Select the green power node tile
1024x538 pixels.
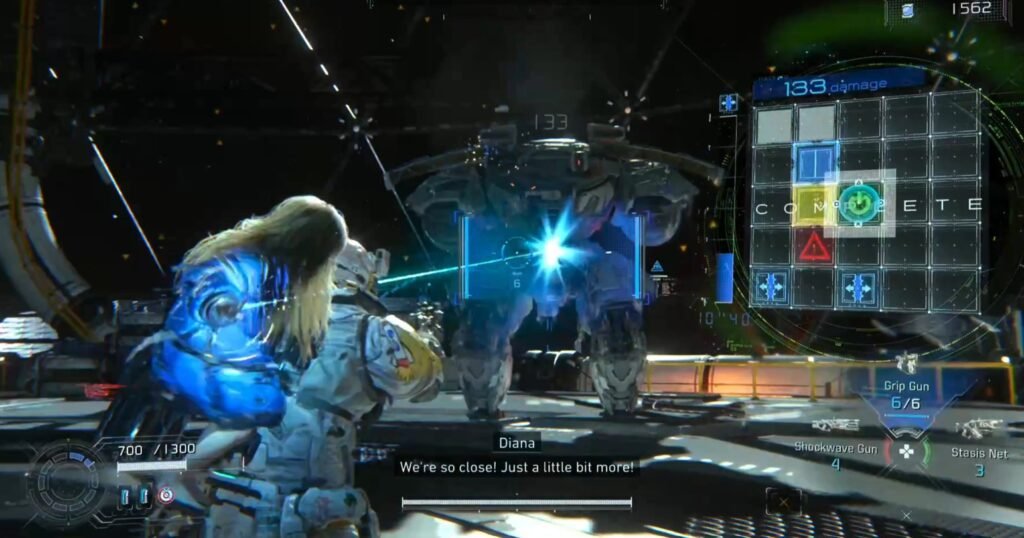click(x=859, y=204)
